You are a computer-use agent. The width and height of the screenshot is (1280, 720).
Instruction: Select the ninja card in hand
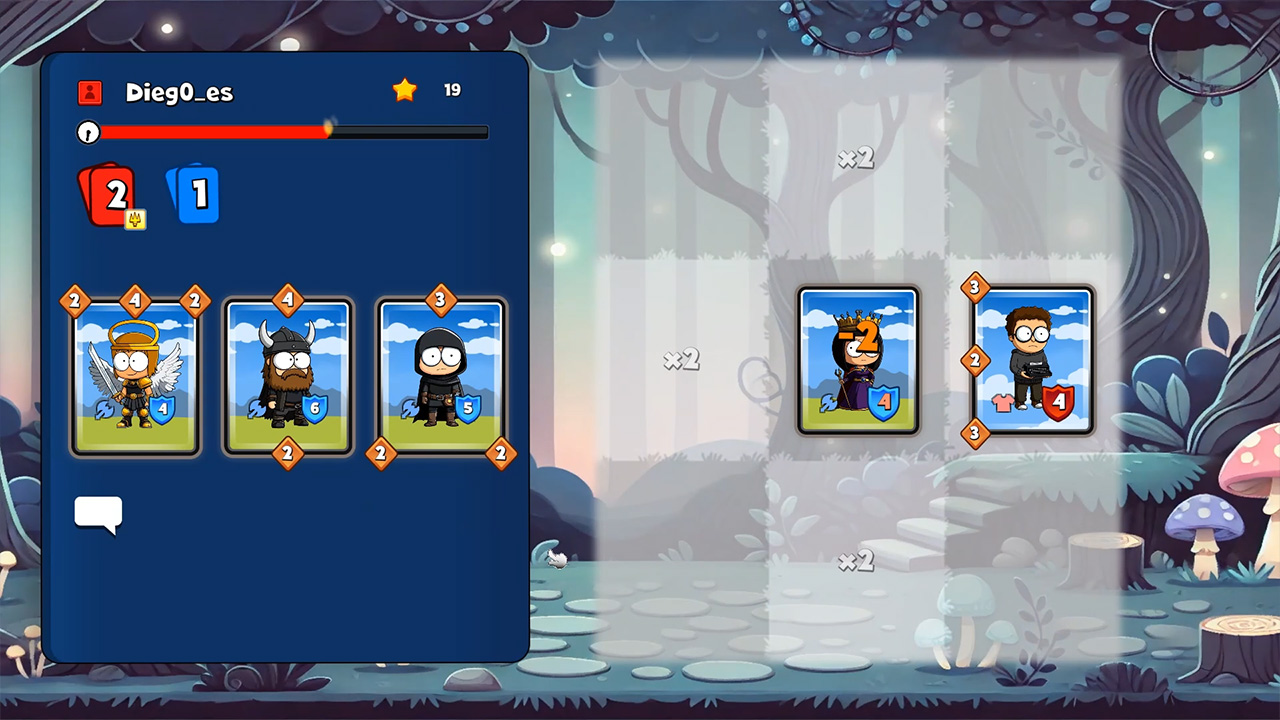[440, 375]
